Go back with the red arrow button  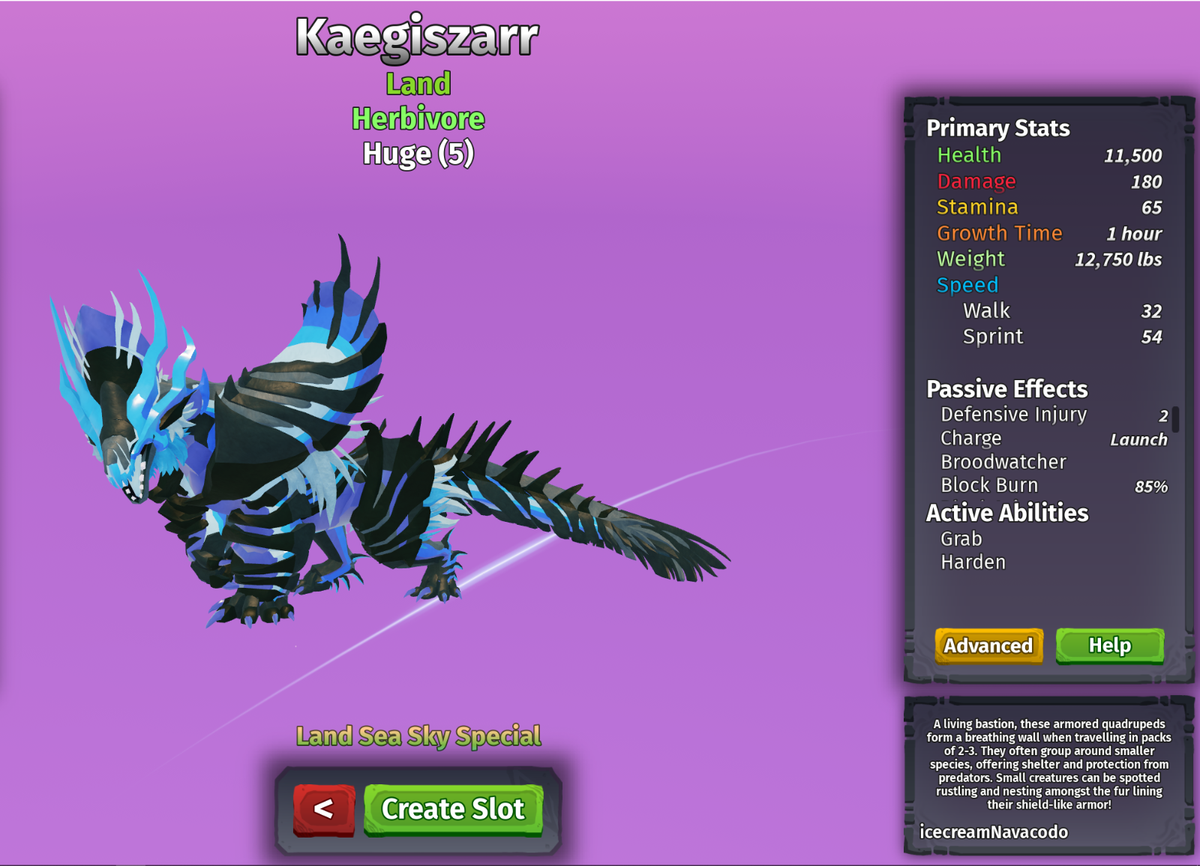click(324, 809)
